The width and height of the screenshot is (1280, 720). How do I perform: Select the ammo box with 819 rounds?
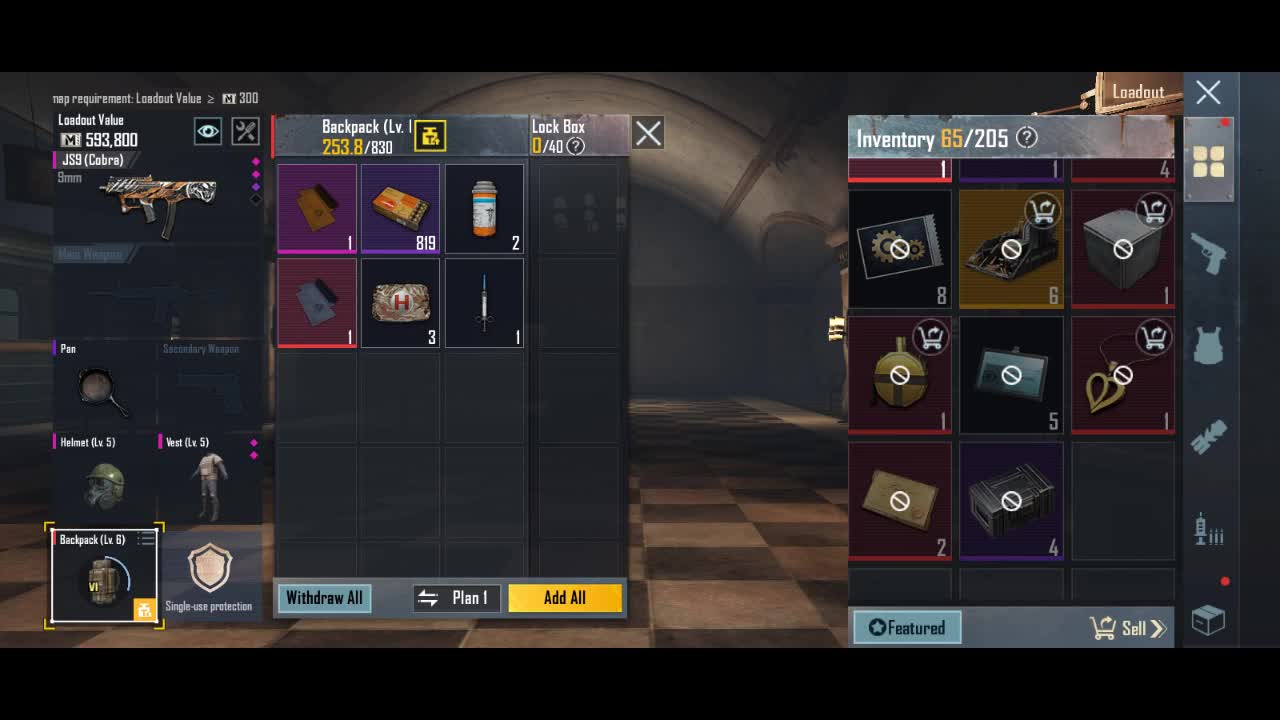pos(400,208)
